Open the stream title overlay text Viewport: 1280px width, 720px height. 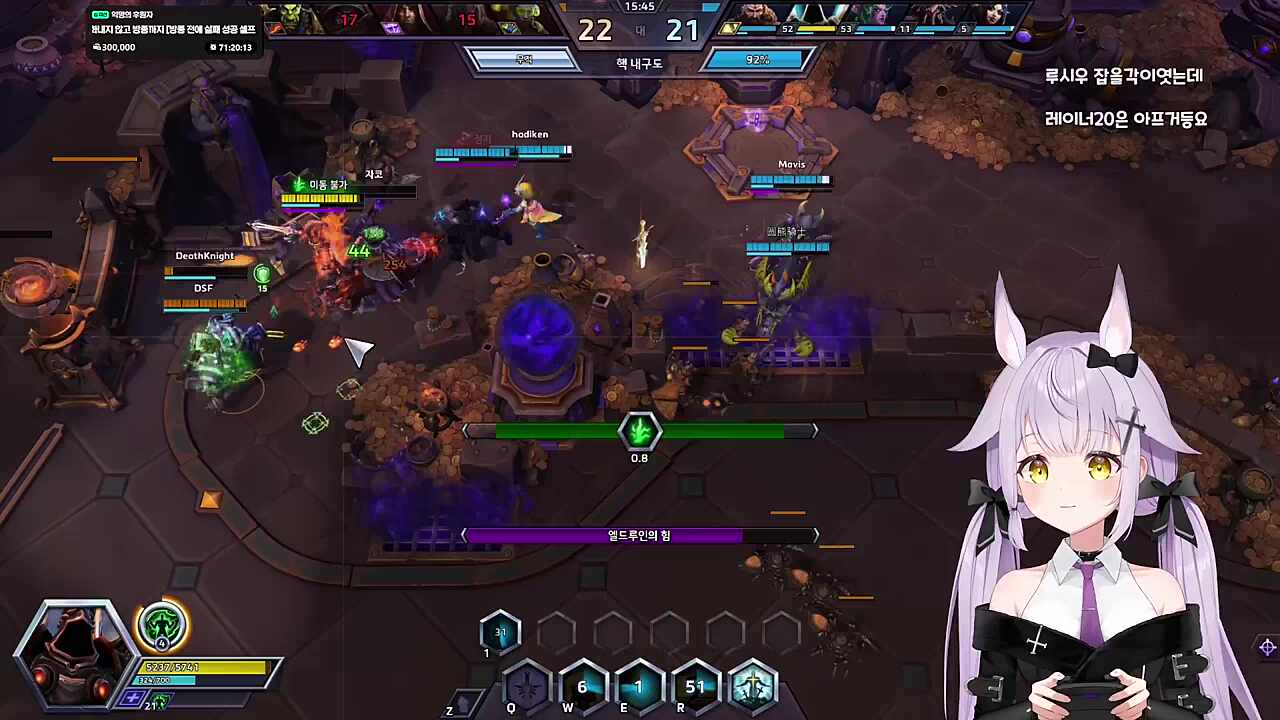173,30
